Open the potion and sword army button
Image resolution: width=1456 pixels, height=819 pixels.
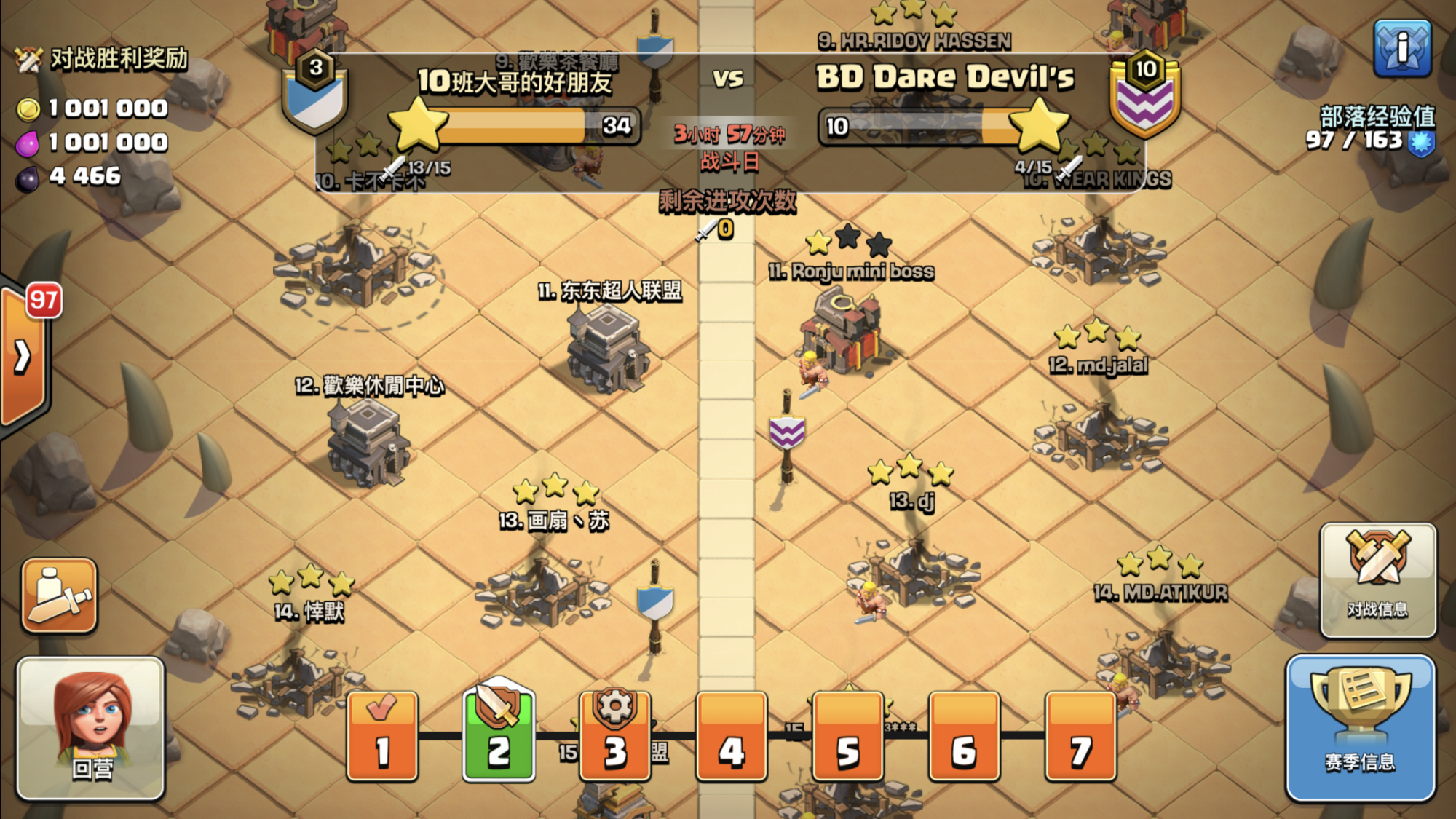tap(59, 596)
